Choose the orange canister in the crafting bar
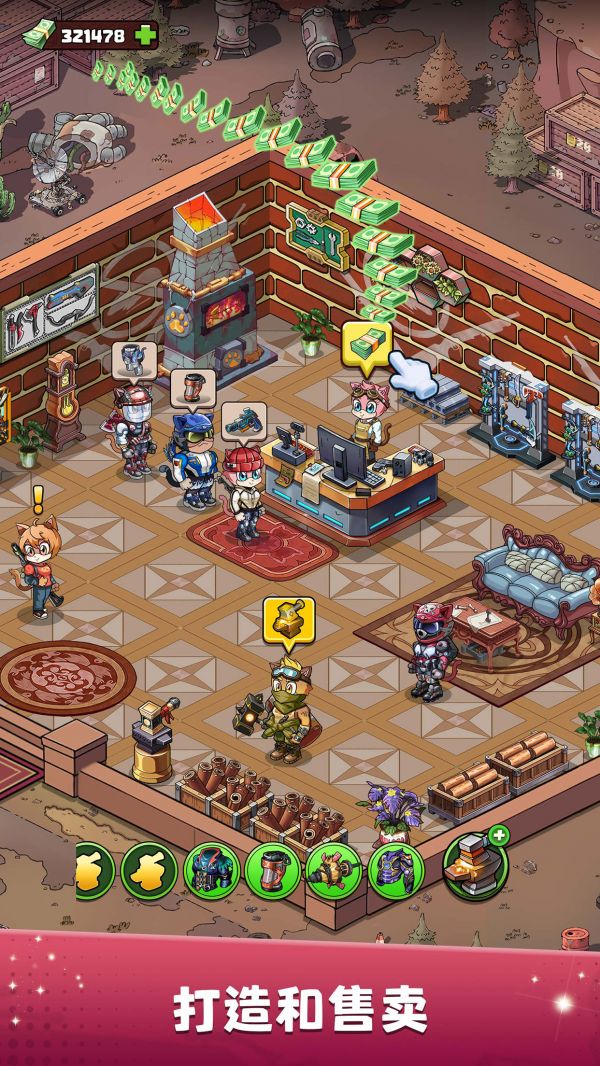 pyautogui.click(x=272, y=871)
